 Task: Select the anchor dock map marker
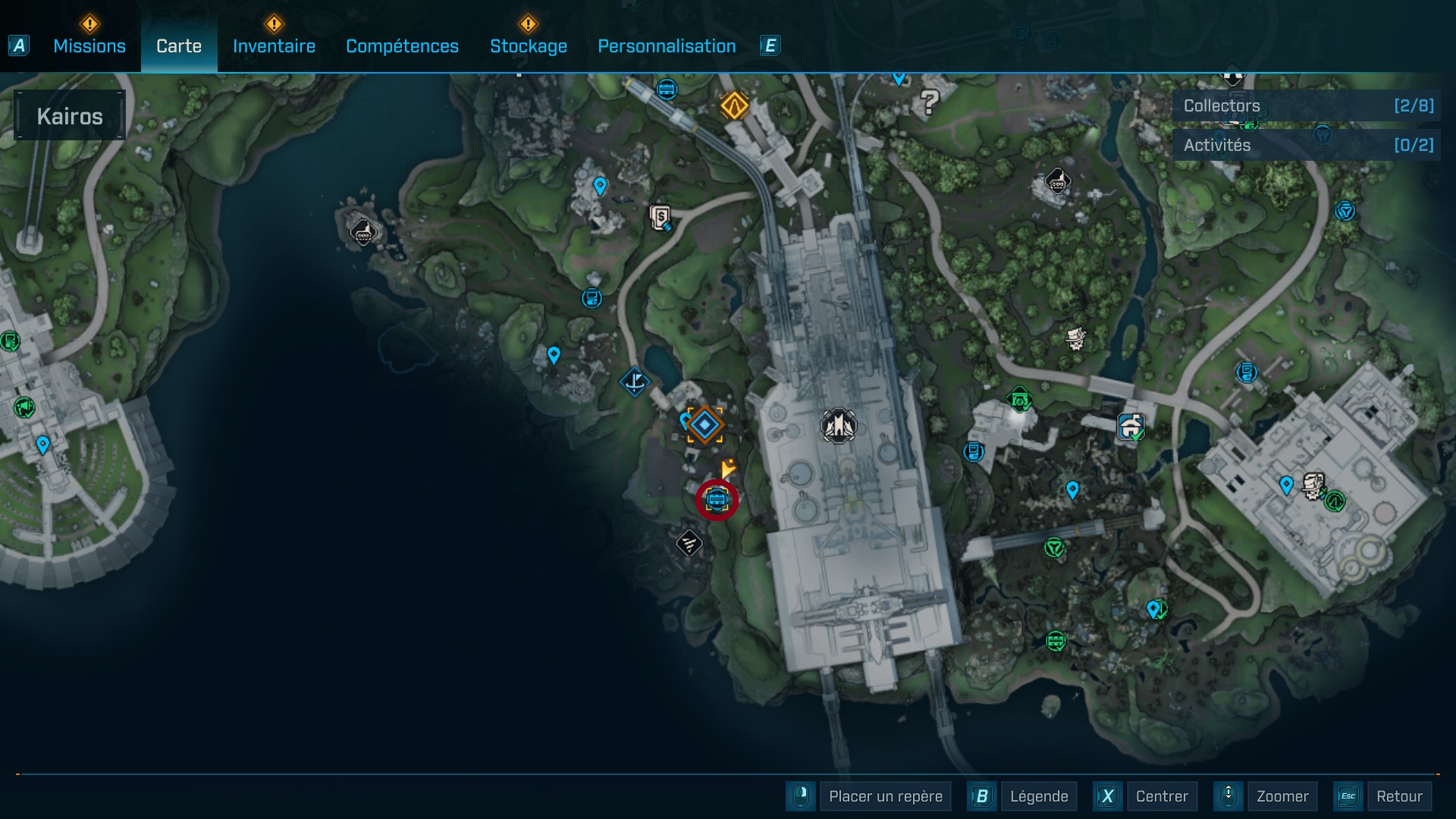[635, 381]
